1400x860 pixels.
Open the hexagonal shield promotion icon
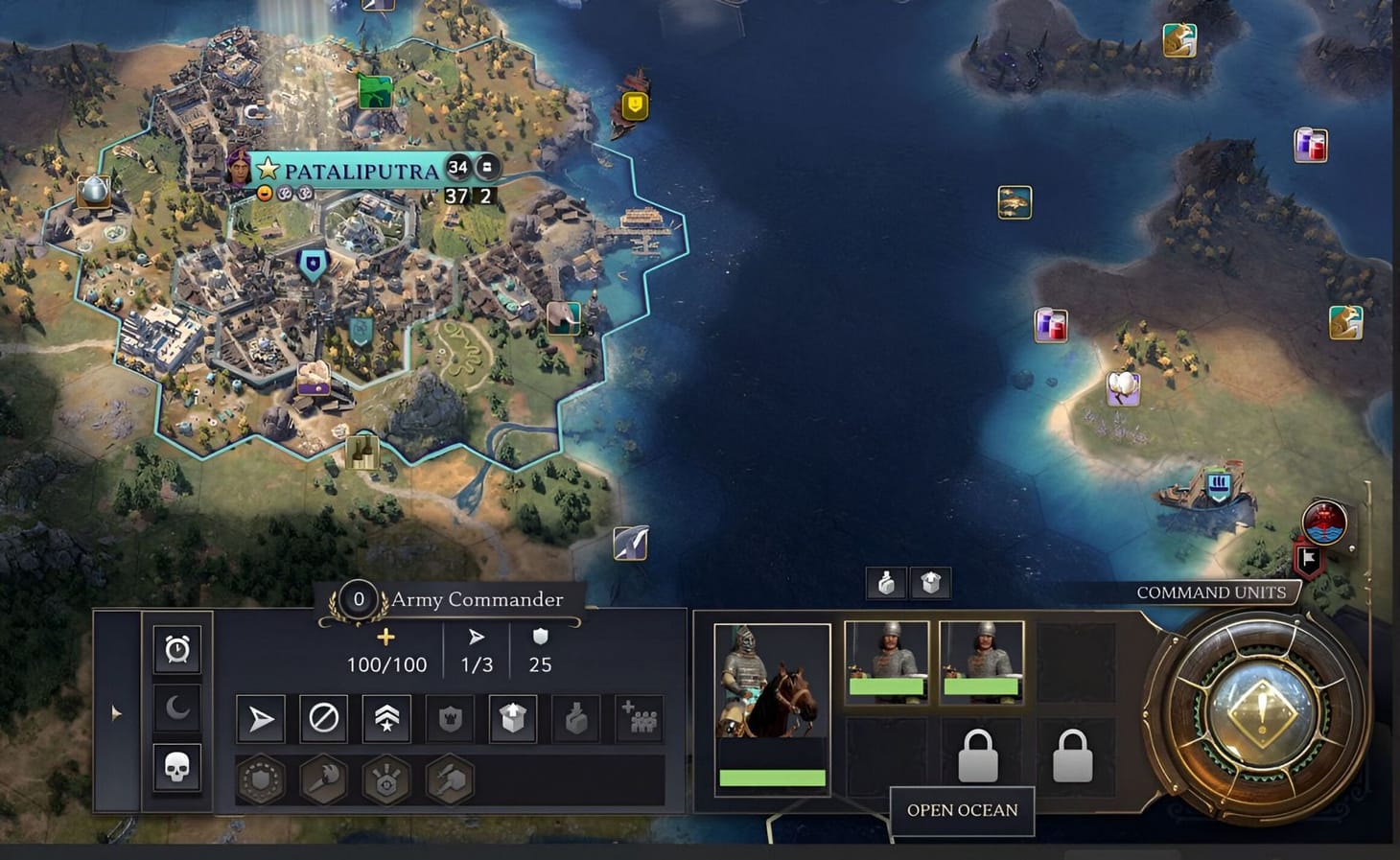click(x=259, y=779)
